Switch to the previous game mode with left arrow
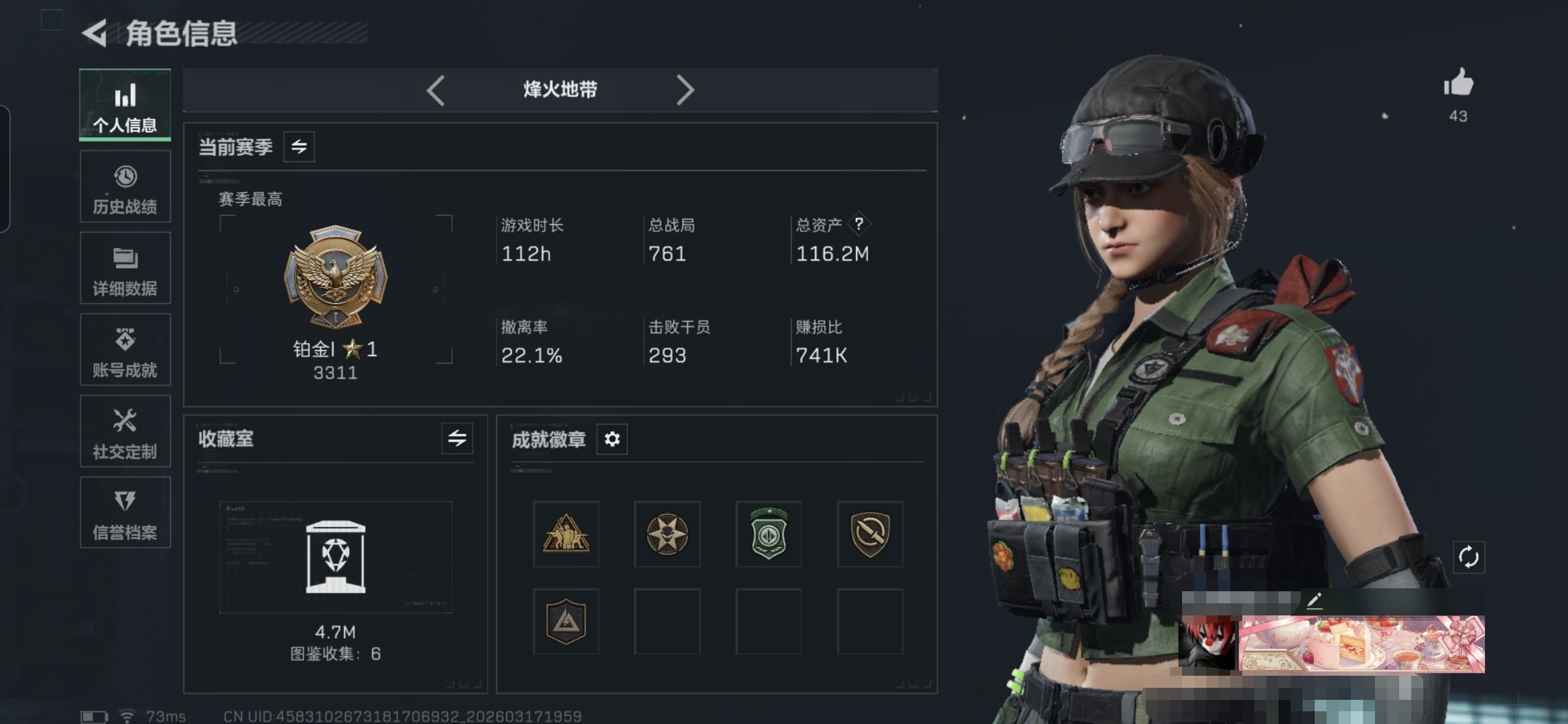 pos(436,90)
